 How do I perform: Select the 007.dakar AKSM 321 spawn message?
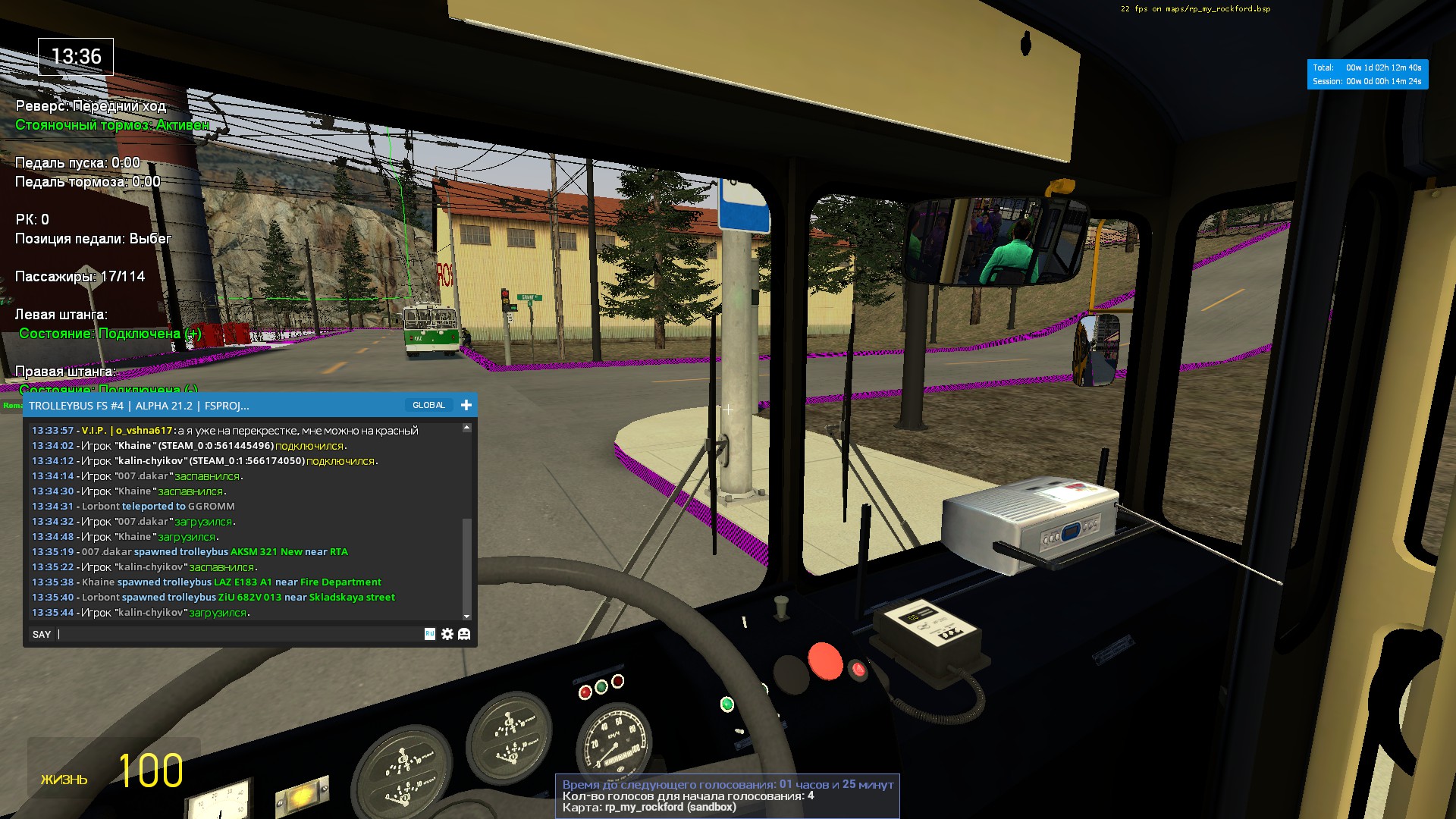[x=215, y=552]
